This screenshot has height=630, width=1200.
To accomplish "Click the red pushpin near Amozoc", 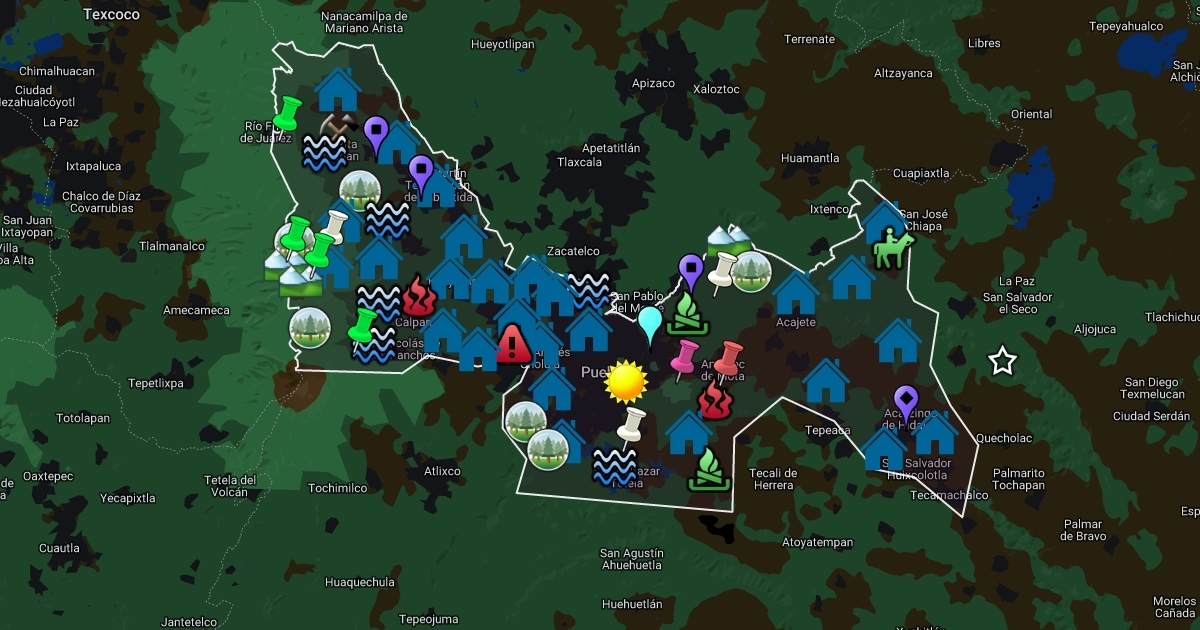I will [729, 357].
